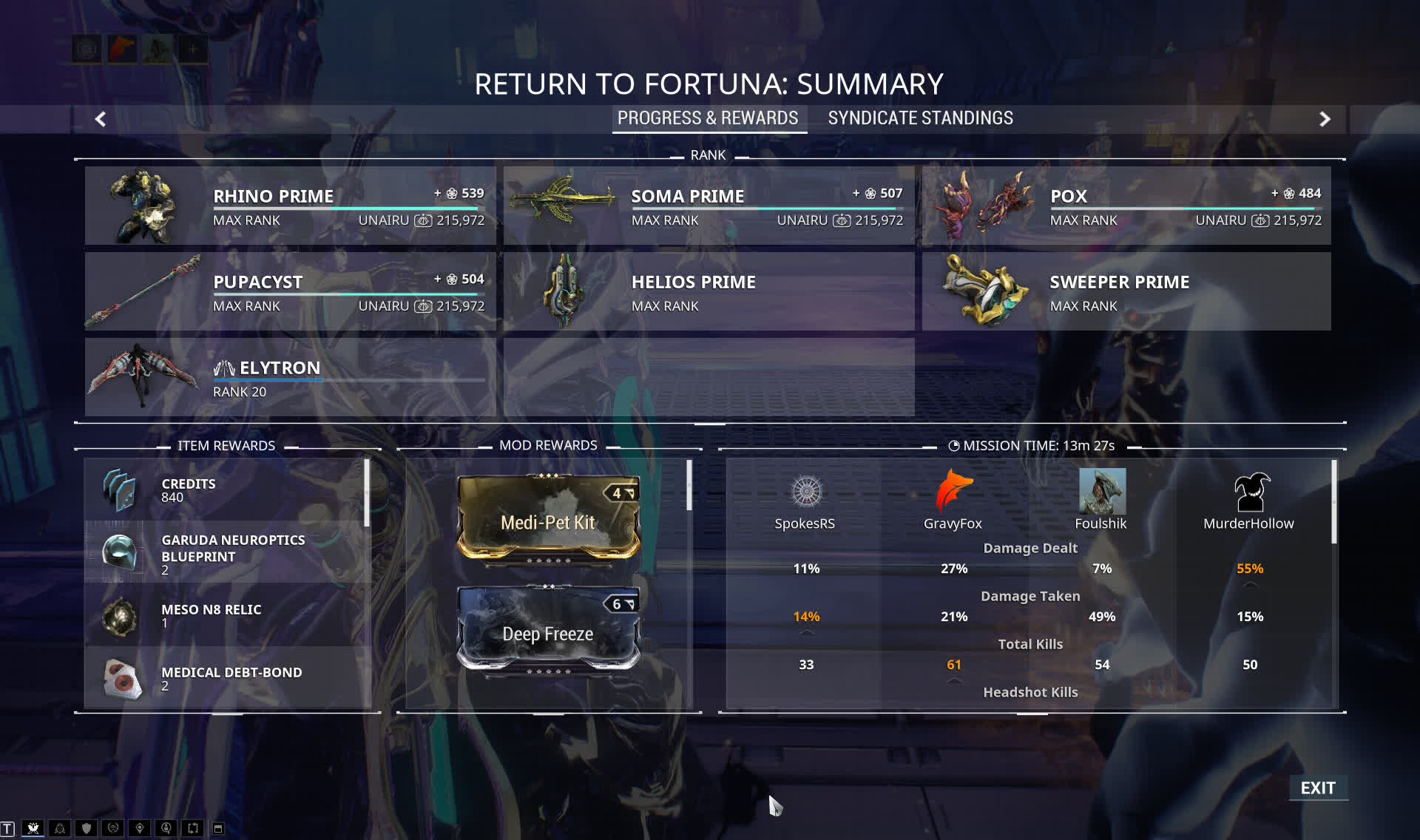This screenshot has height=840, width=1420.
Task: Select the Rhino Prime rank entry
Action: click(x=290, y=206)
